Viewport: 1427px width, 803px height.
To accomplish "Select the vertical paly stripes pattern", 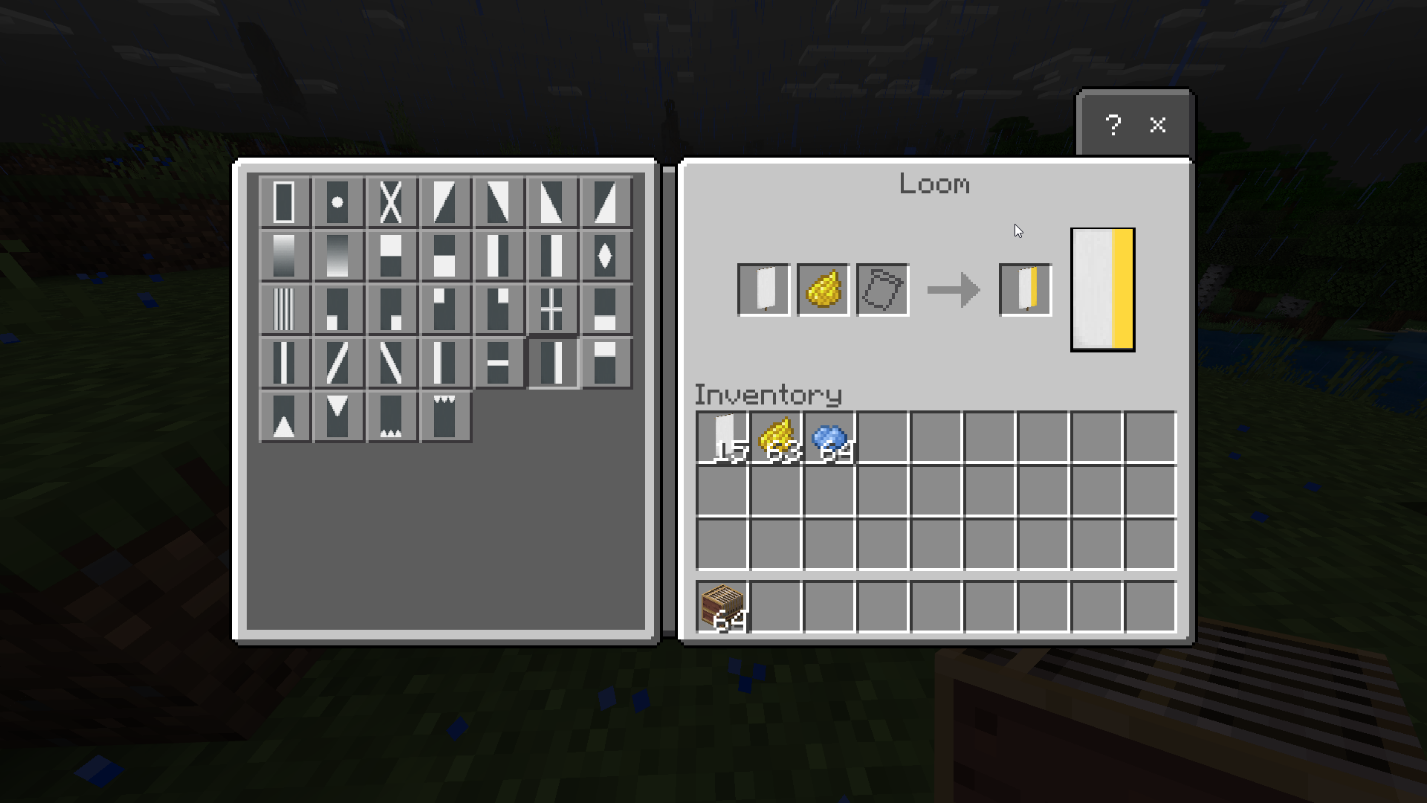I will pos(285,308).
